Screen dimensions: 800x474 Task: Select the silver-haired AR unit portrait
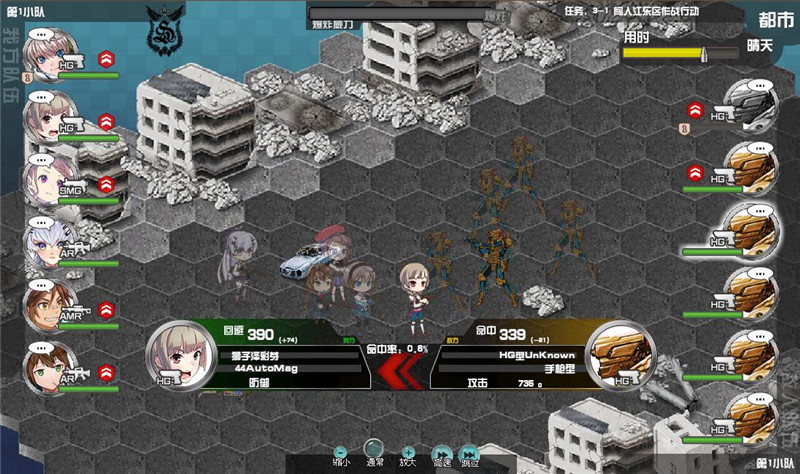point(50,243)
